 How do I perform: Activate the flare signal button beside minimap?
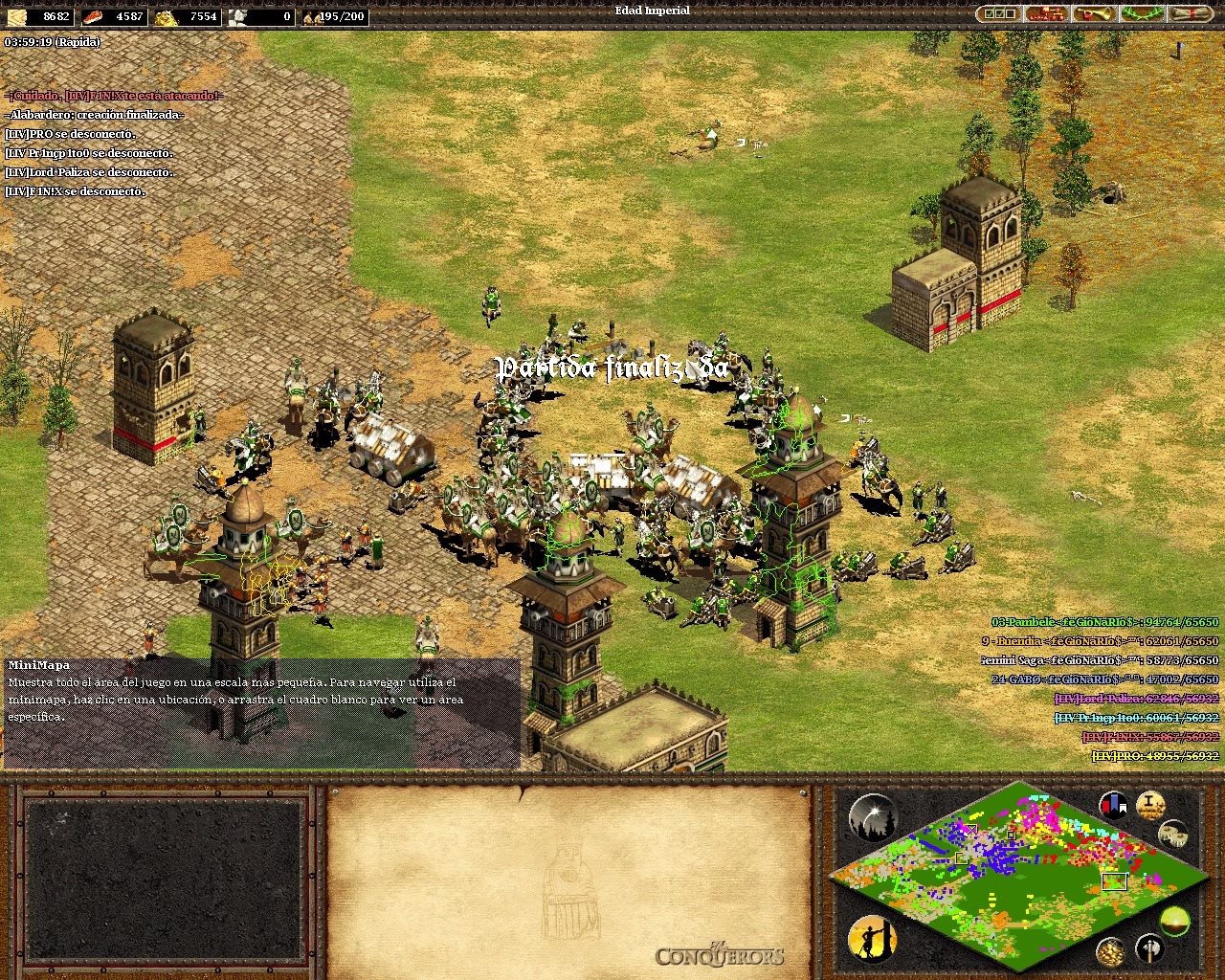[x=872, y=818]
